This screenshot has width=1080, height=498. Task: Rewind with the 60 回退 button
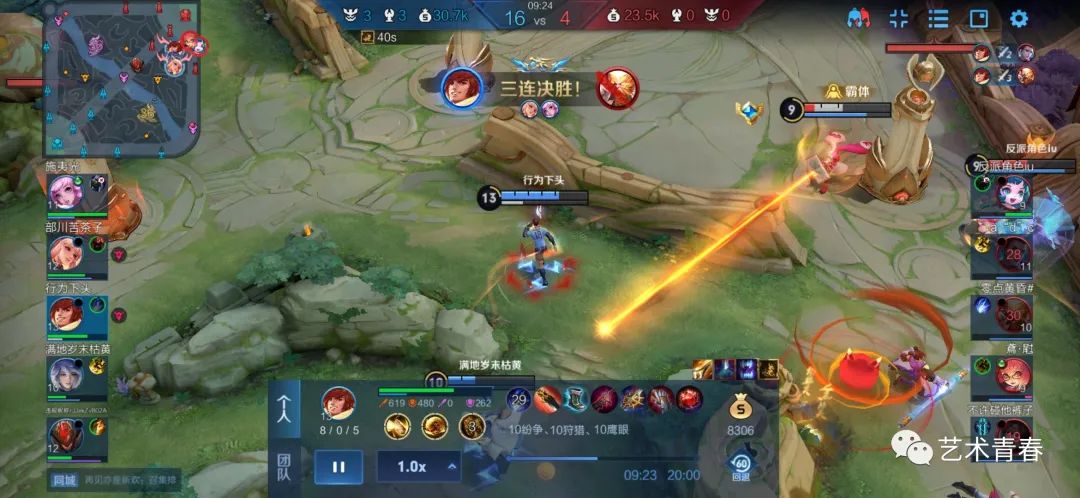tap(741, 466)
